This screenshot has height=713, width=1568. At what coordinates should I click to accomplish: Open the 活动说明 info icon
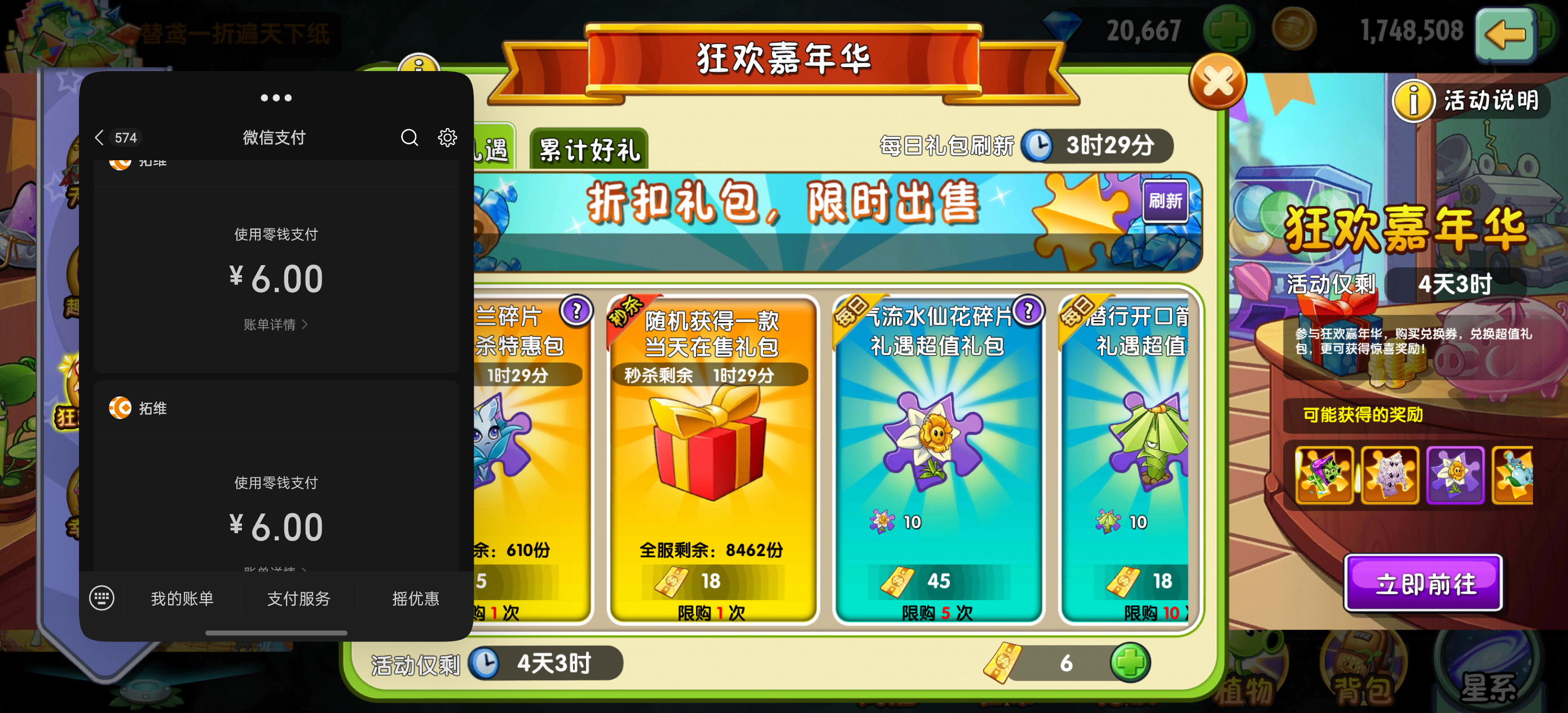coord(1413,100)
